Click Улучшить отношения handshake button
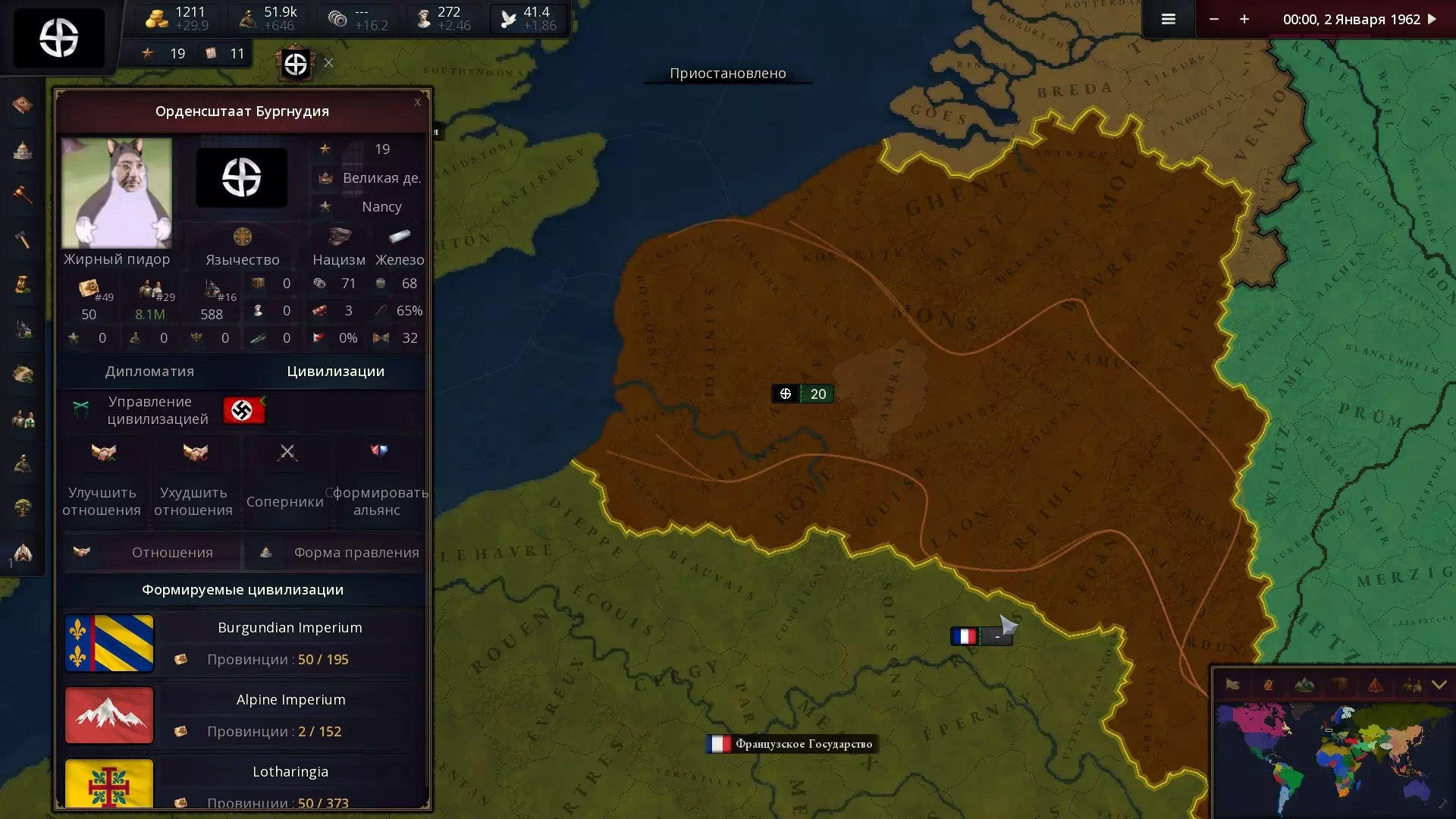Screen dimensions: 1456x819 [x=103, y=453]
